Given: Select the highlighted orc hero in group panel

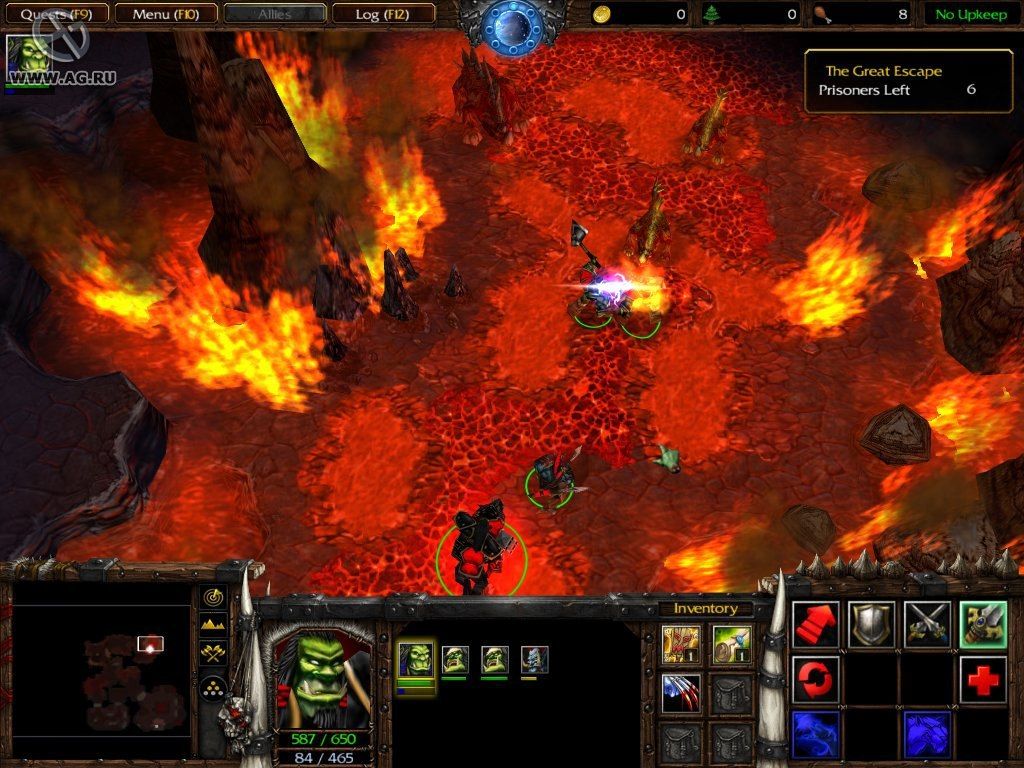Looking at the screenshot, I should (416, 660).
